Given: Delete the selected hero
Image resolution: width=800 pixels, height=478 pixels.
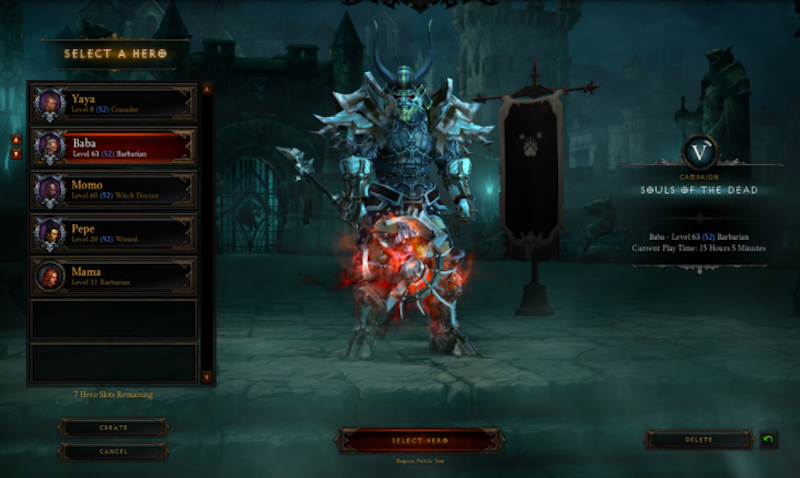Looking at the screenshot, I should point(699,440).
